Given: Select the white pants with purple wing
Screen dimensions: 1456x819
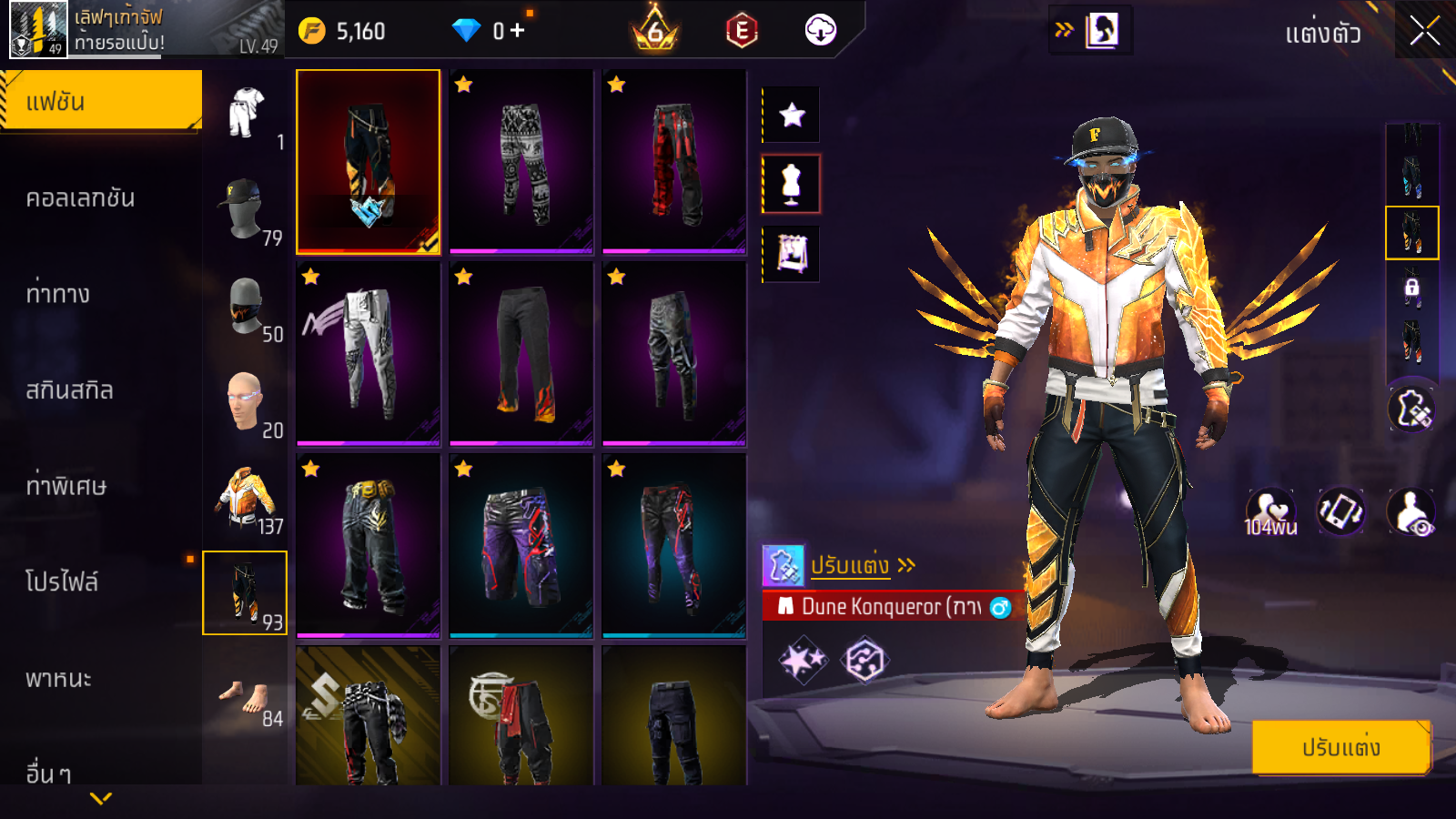Looking at the screenshot, I should tap(369, 353).
